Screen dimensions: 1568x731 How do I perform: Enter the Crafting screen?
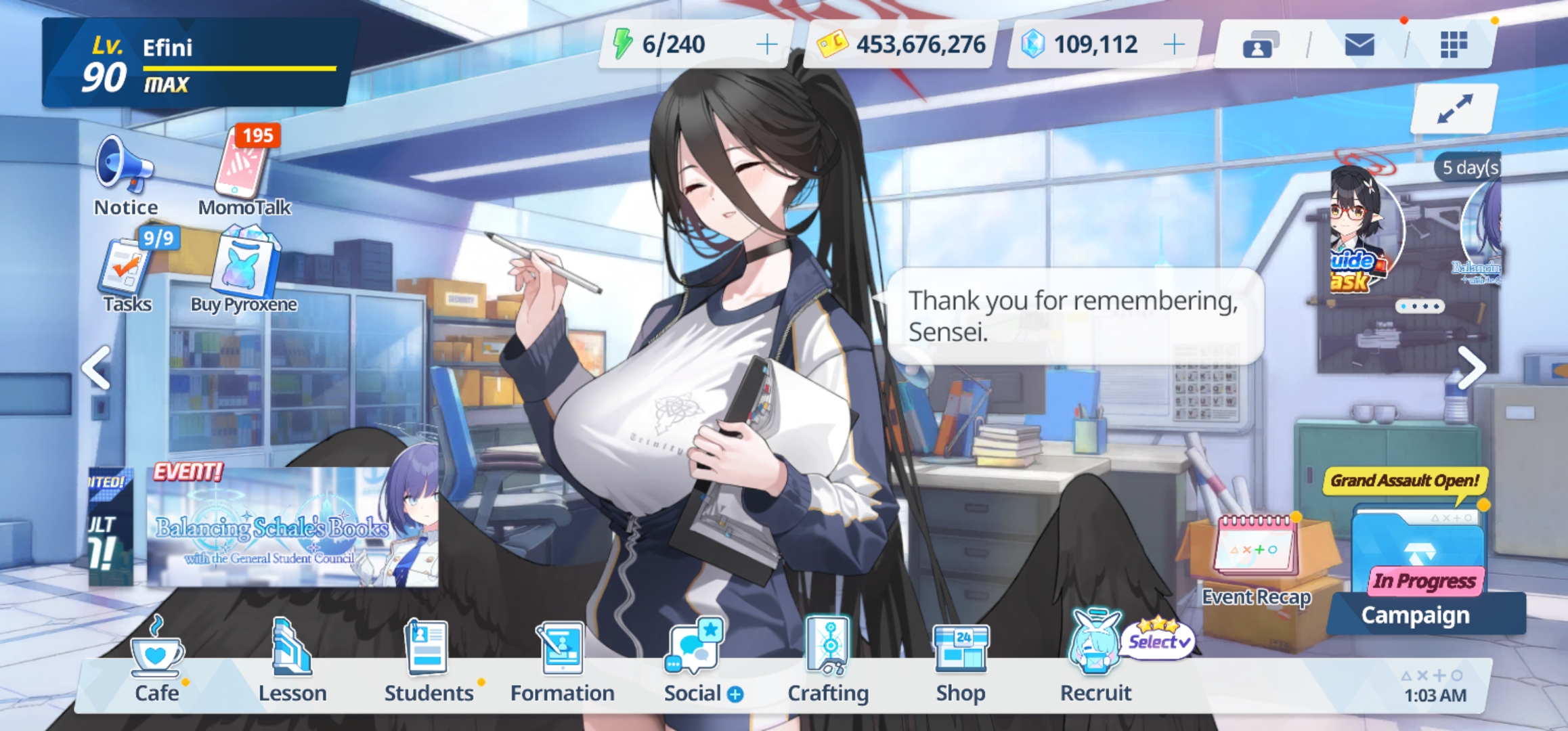pyautogui.click(x=828, y=660)
